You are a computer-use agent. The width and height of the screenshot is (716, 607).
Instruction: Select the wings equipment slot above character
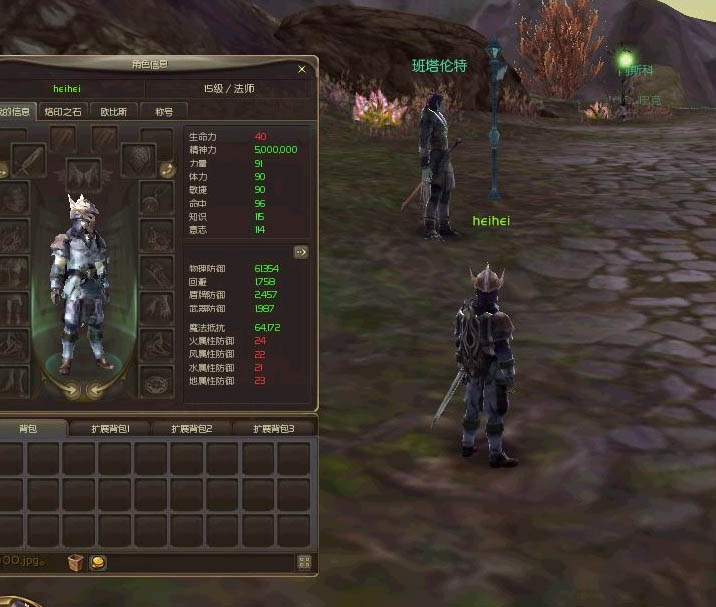[x=84, y=174]
